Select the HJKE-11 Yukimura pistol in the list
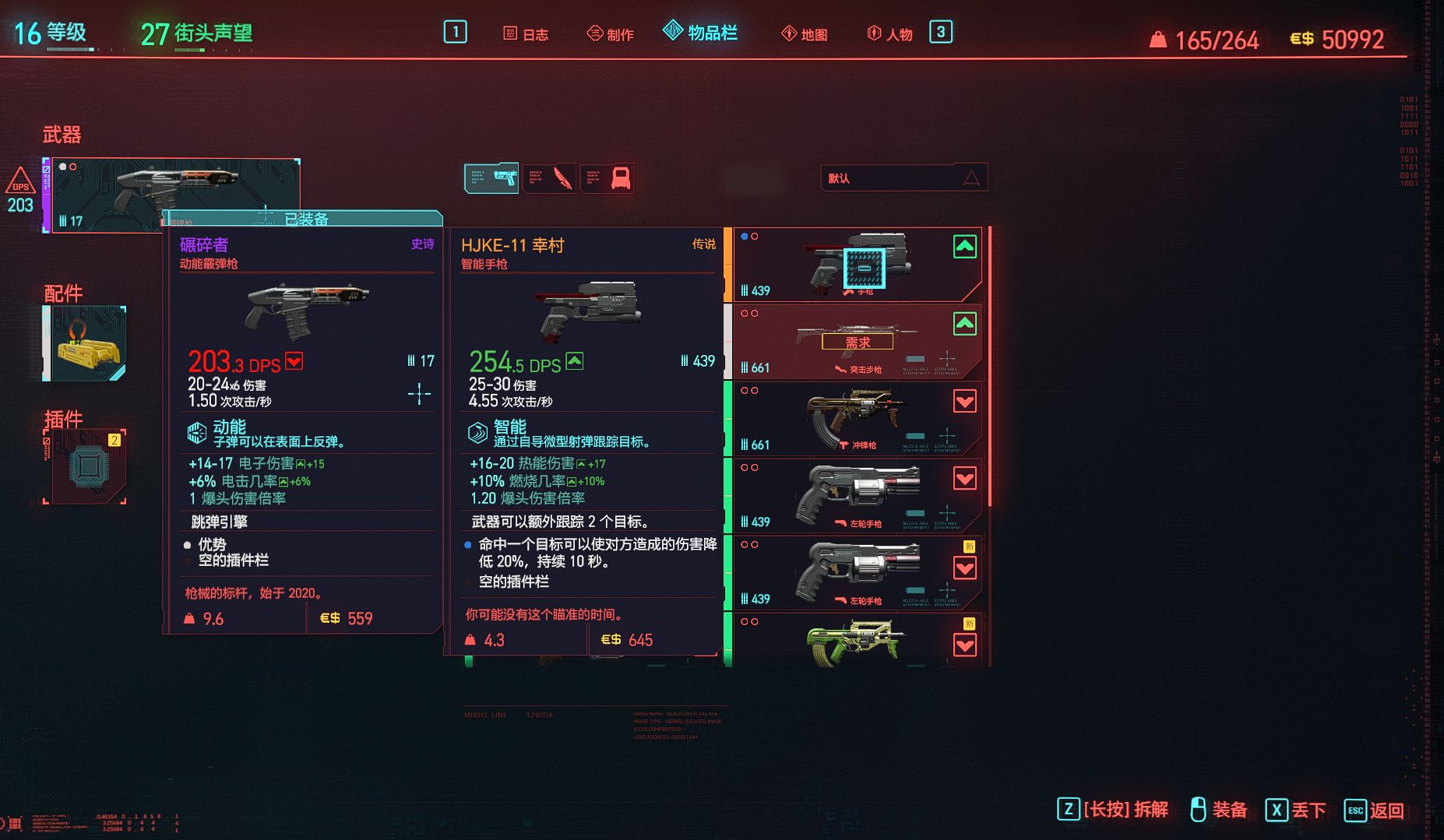The height and width of the screenshot is (840, 1444). [857, 265]
